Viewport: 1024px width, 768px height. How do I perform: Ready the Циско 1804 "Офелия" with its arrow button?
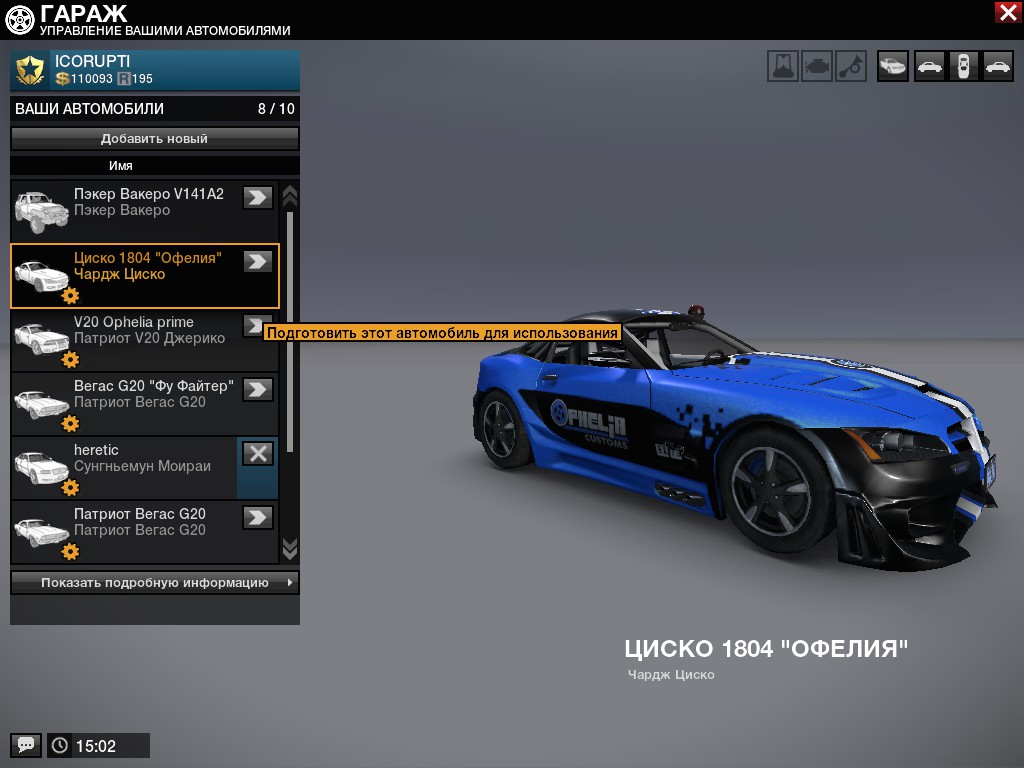pos(258,262)
